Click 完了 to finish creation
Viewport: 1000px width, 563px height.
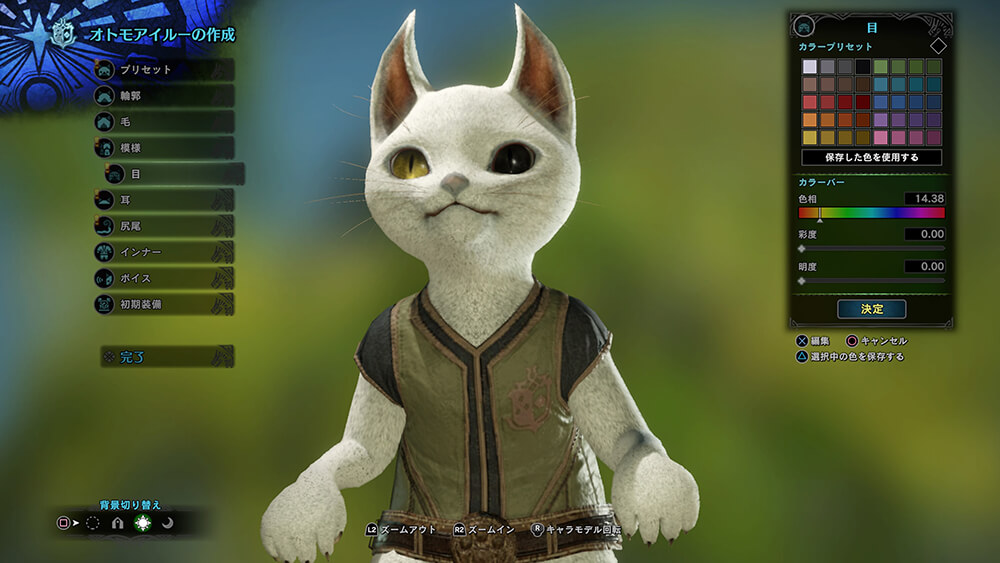[165, 356]
